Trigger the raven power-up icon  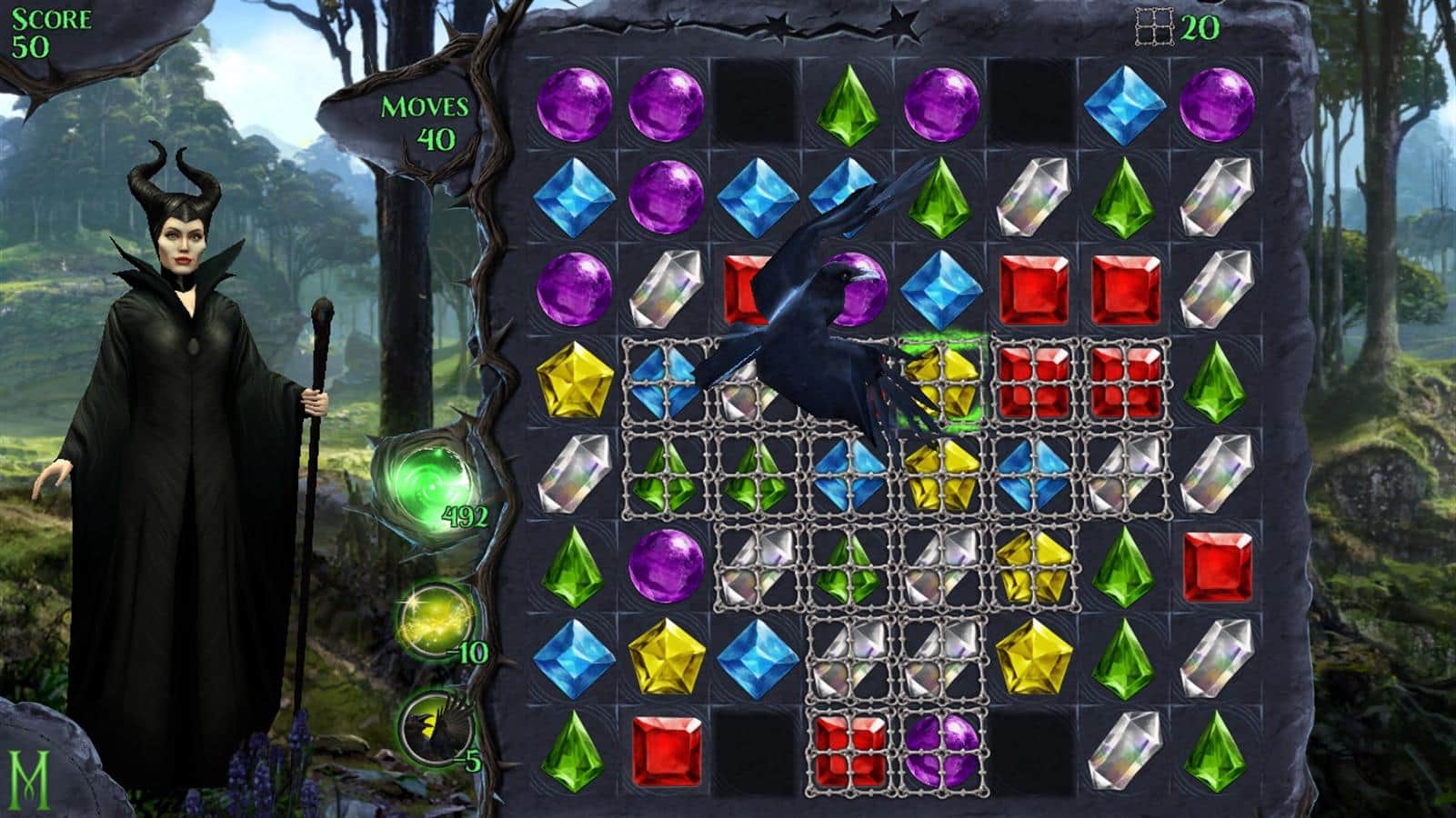433,724
